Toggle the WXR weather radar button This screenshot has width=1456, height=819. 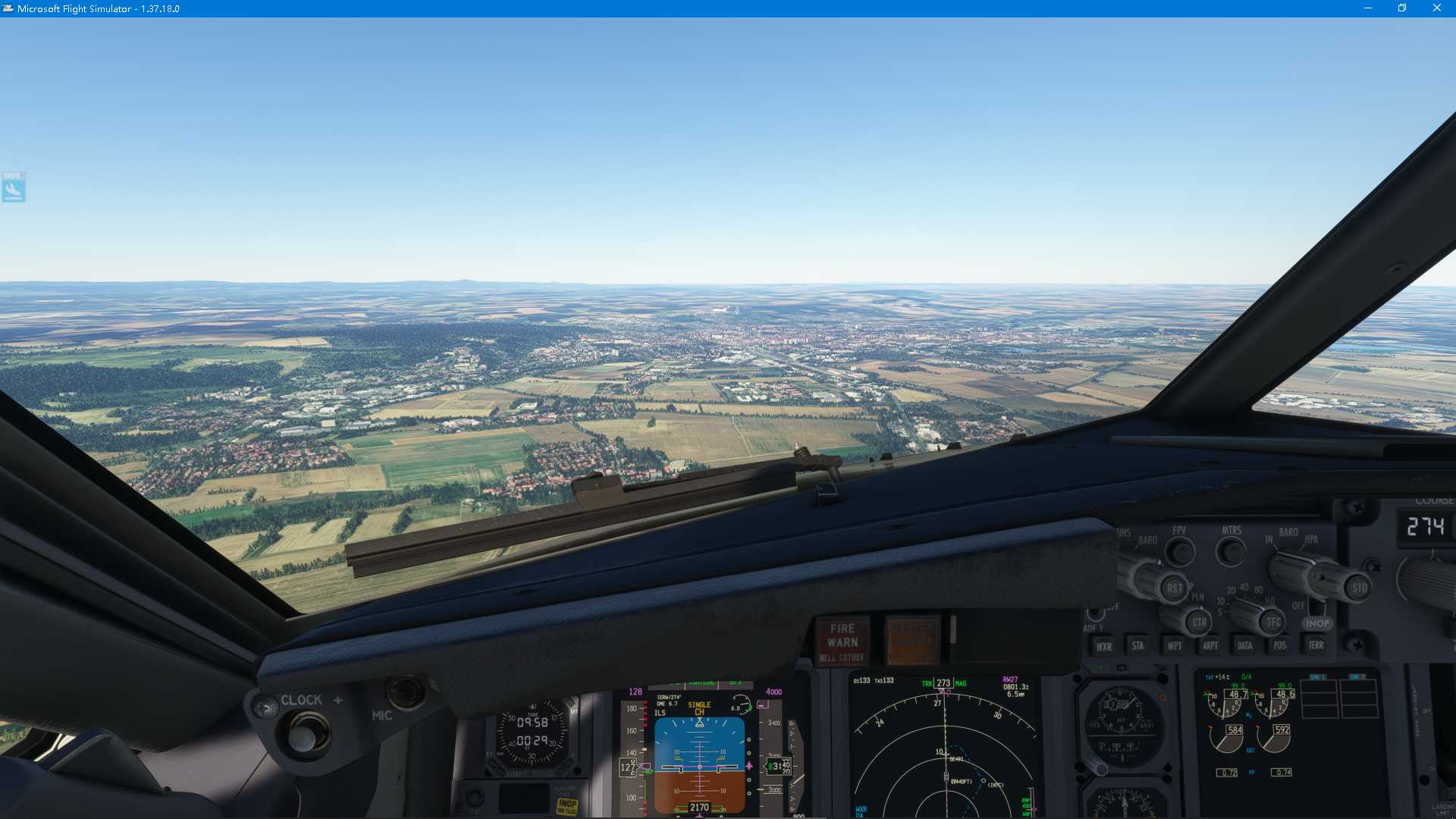(x=1103, y=646)
